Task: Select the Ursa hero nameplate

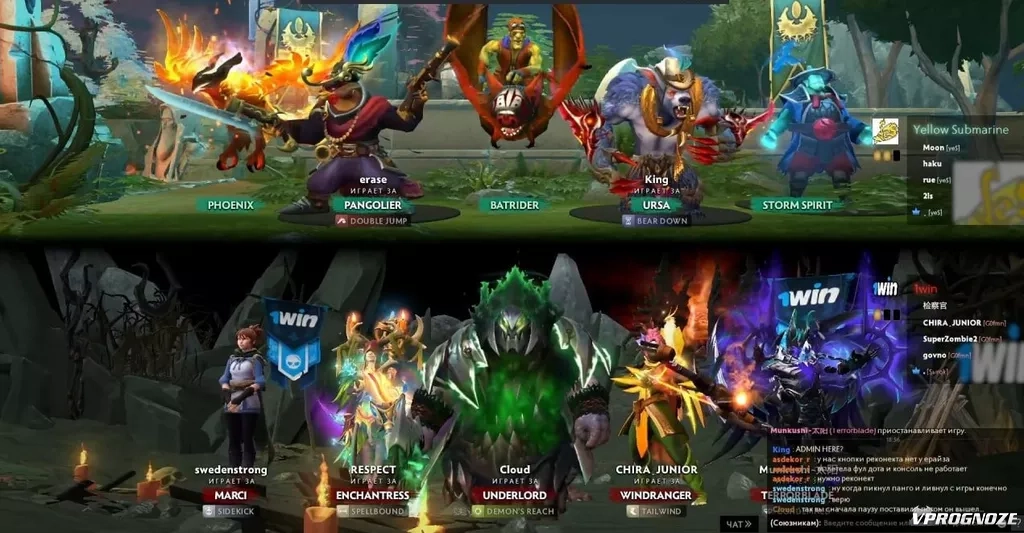Action: tap(656, 204)
